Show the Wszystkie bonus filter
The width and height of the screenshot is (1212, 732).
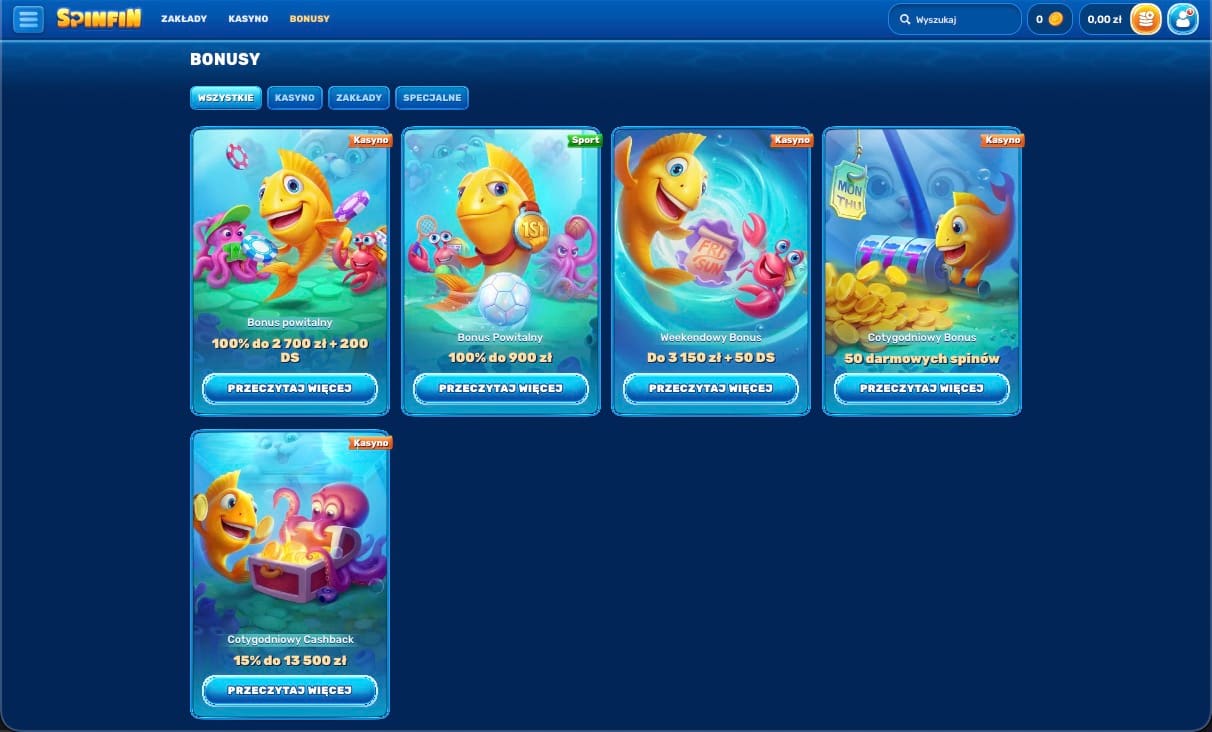pyautogui.click(x=226, y=98)
